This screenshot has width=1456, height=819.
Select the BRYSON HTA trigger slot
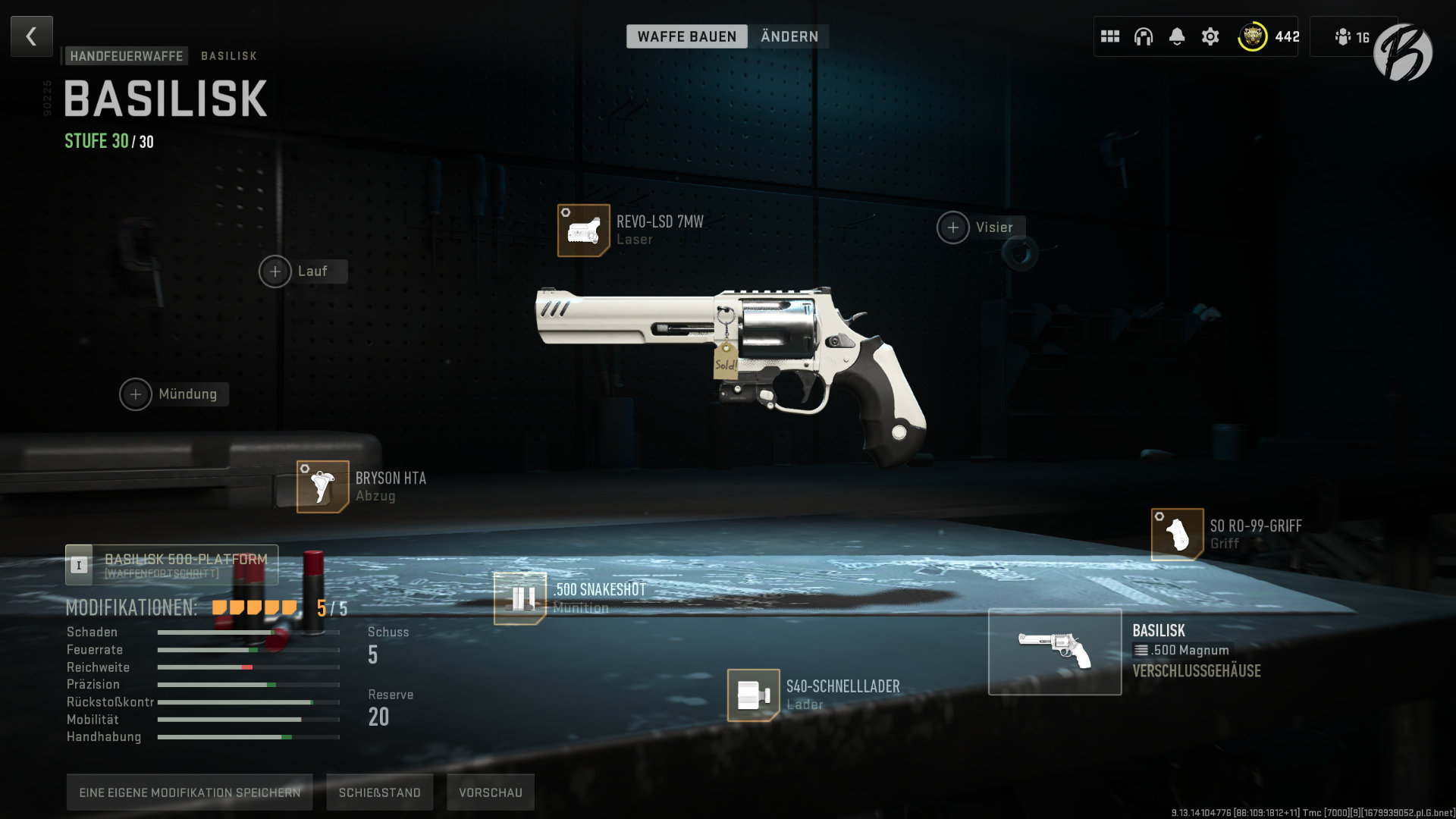[x=321, y=486]
